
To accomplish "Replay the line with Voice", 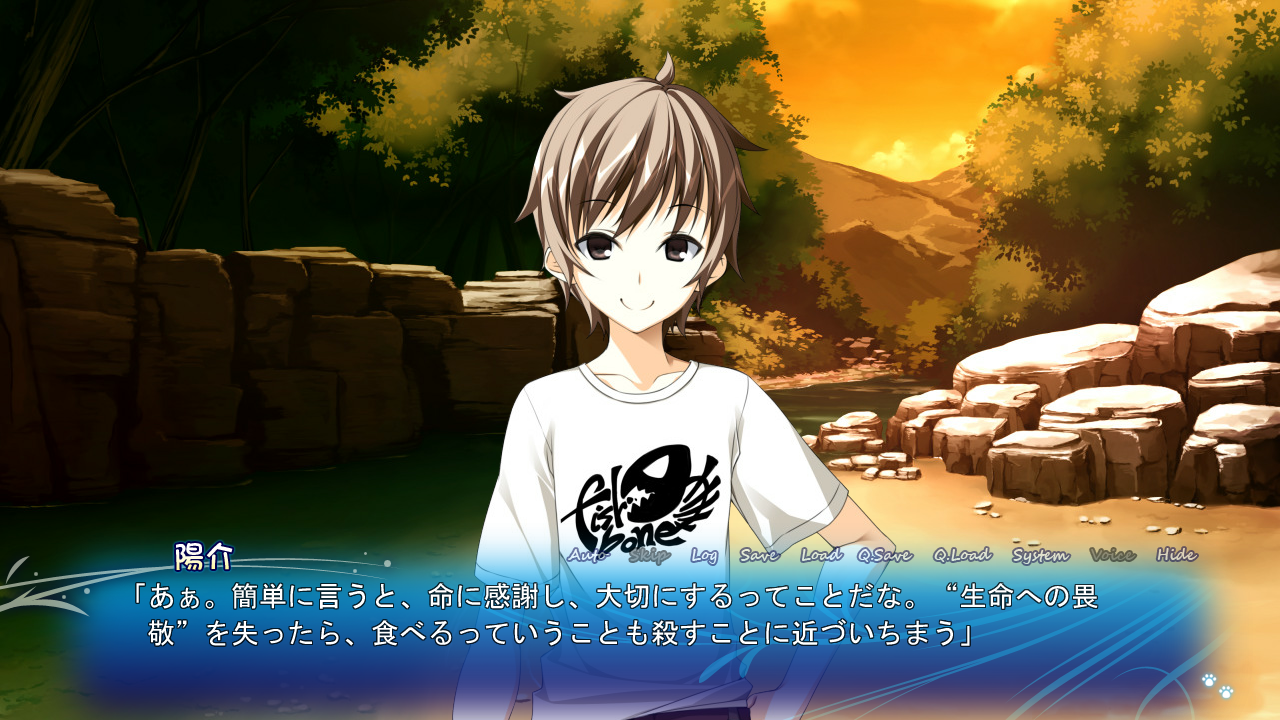I will [1112, 555].
